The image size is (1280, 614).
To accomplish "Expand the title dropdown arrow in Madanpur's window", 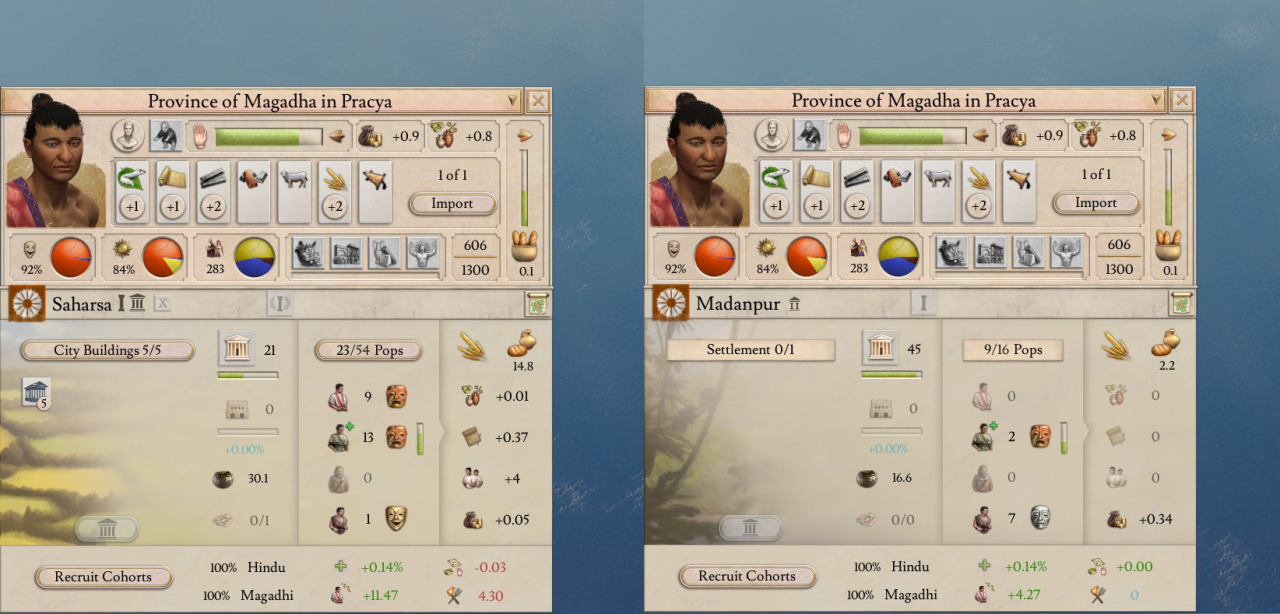I will click(x=1157, y=101).
